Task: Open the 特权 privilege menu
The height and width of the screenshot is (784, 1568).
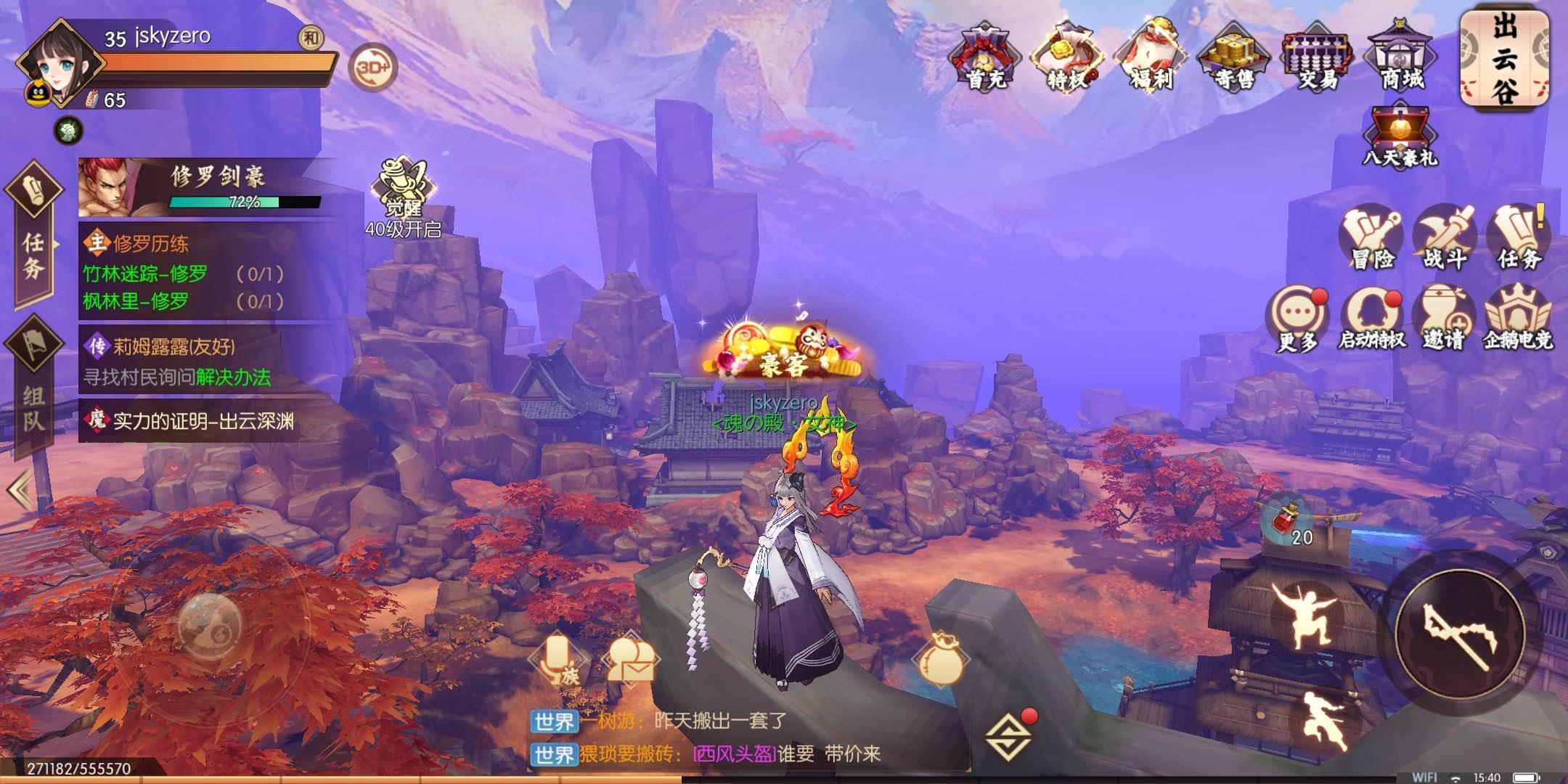Action: 1068,57
